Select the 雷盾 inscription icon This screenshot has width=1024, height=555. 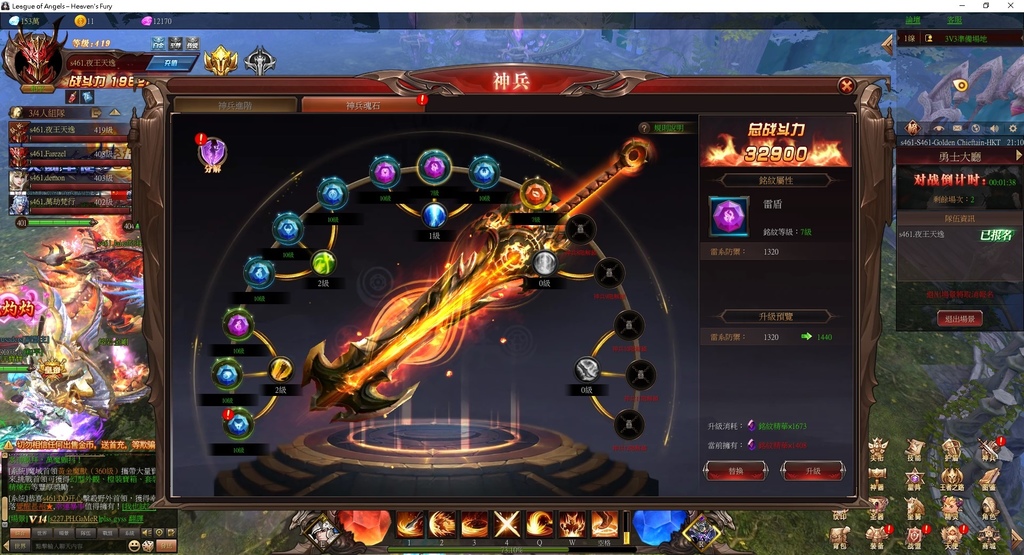(x=728, y=216)
